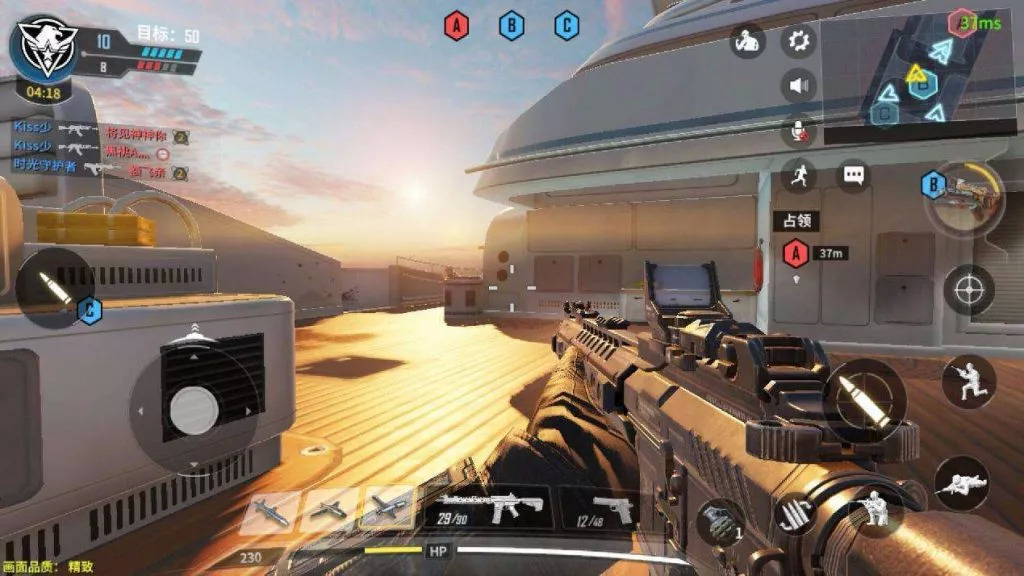
Task: Tap the sprint running figure button
Action: [x=798, y=175]
